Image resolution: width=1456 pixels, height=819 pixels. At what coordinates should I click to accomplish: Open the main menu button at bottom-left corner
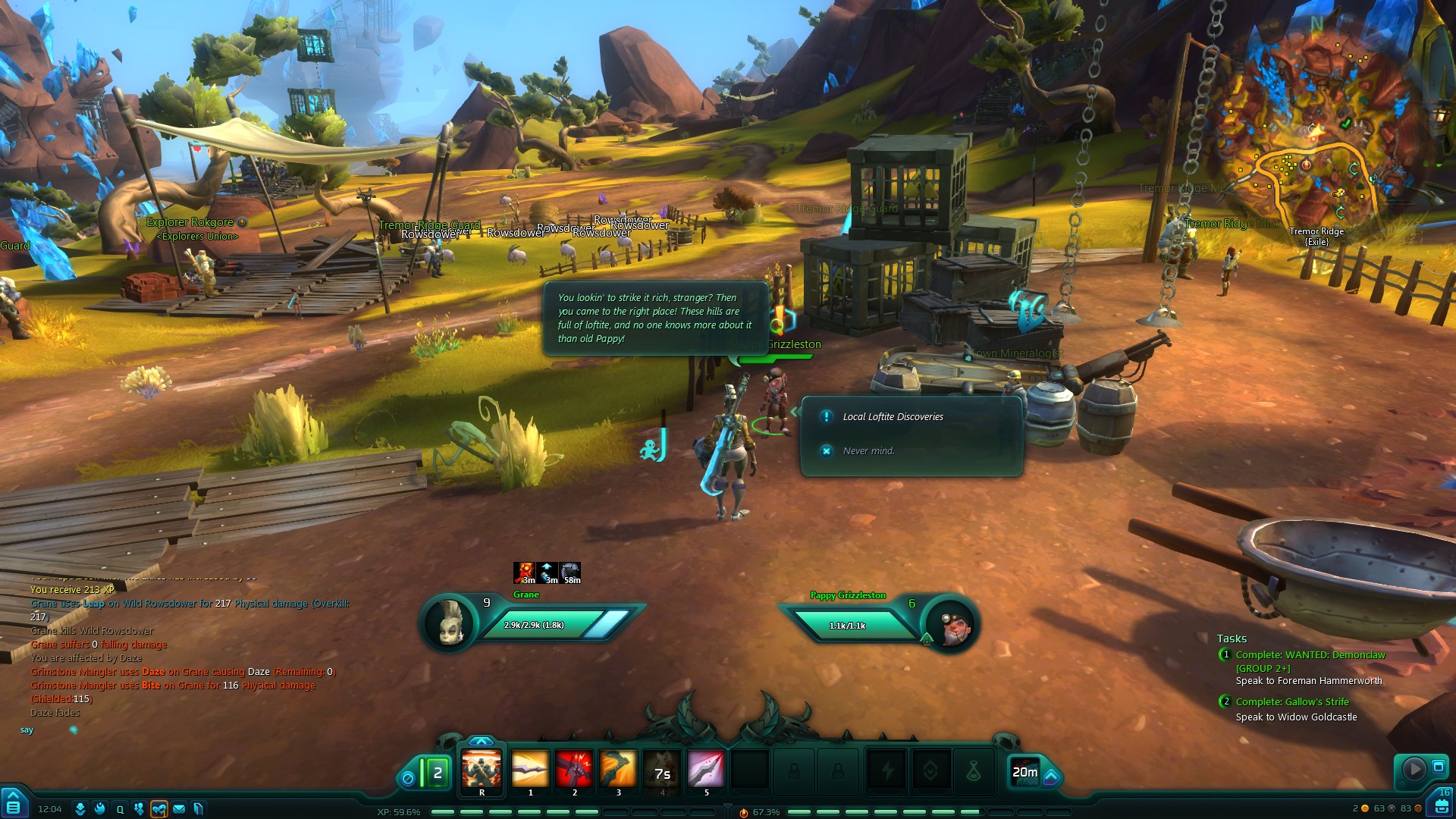[13, 805]
